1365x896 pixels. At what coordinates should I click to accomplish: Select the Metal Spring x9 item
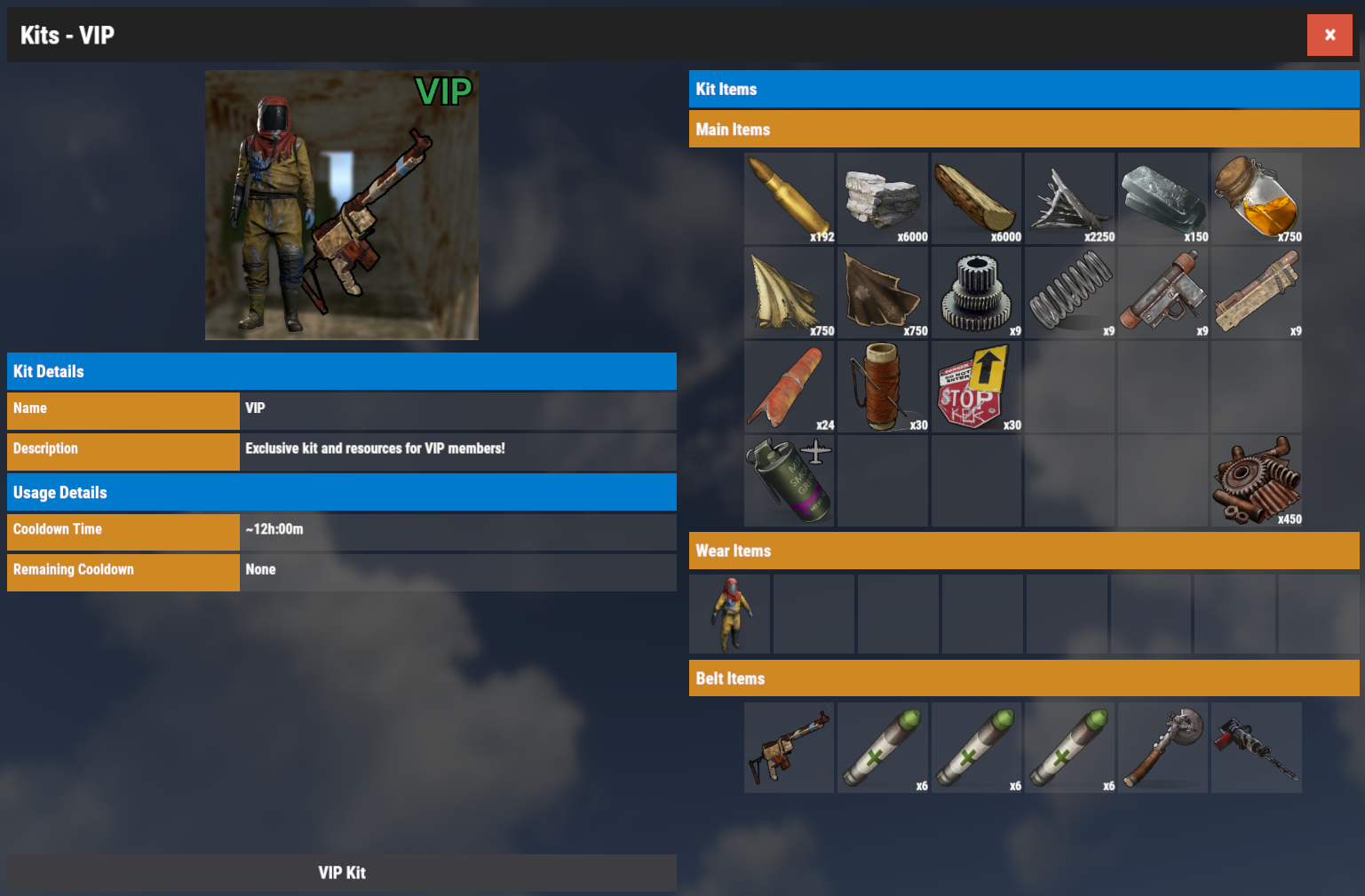[x=1069, y=292]
